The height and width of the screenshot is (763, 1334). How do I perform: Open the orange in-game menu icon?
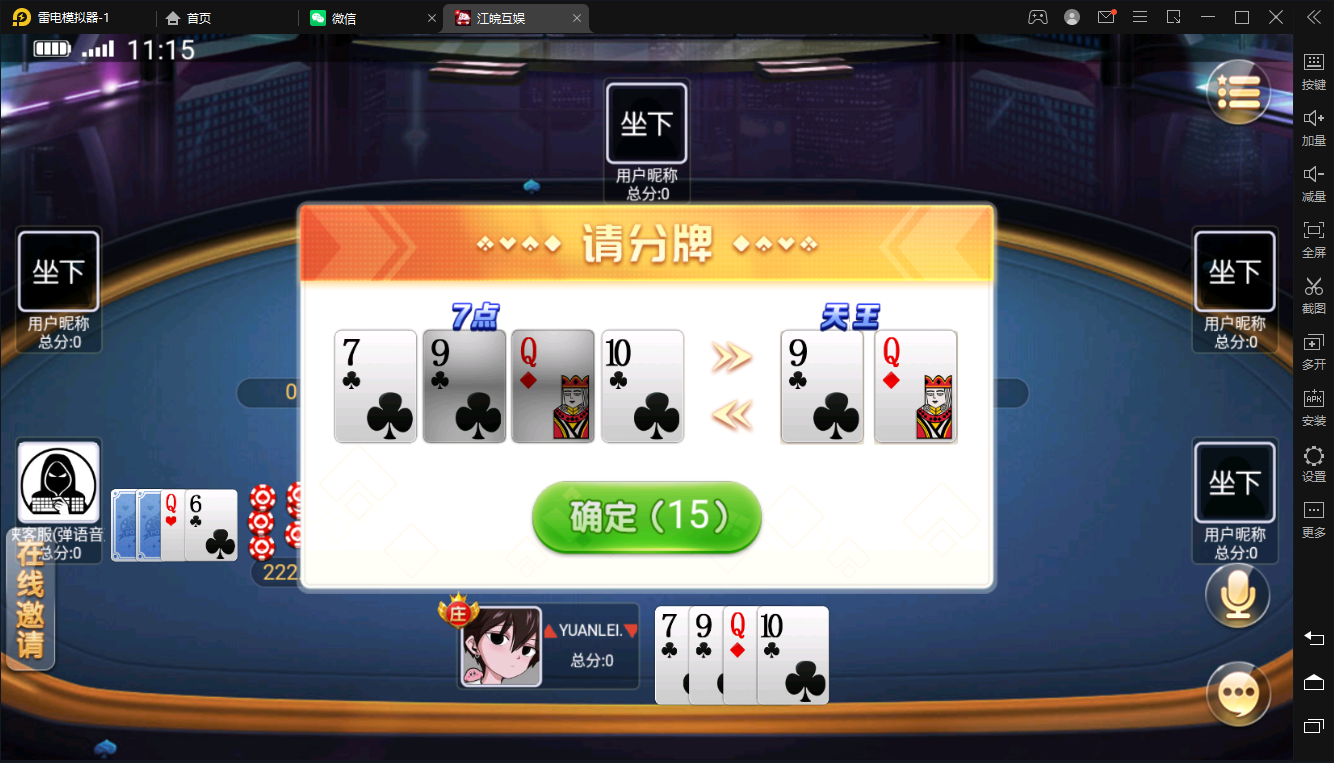coord(1237,91)
